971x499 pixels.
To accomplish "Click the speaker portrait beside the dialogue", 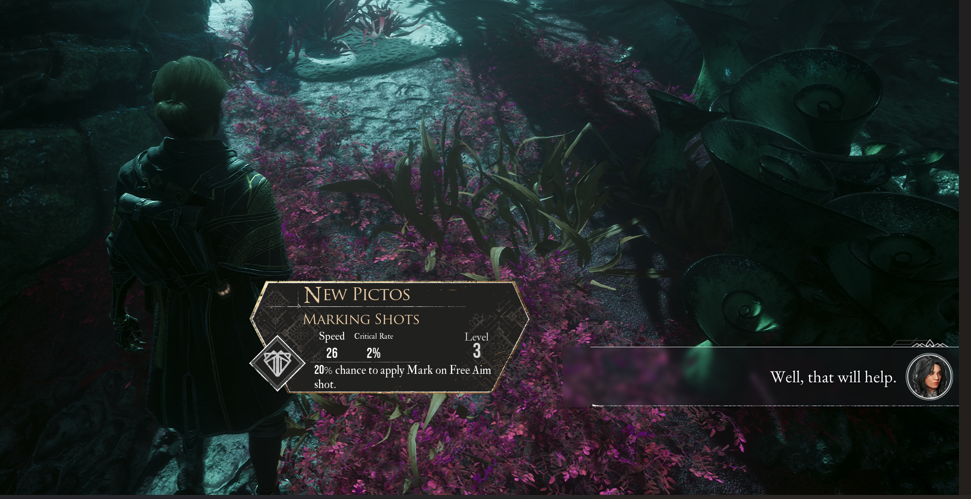I will (x=929, y=377).
